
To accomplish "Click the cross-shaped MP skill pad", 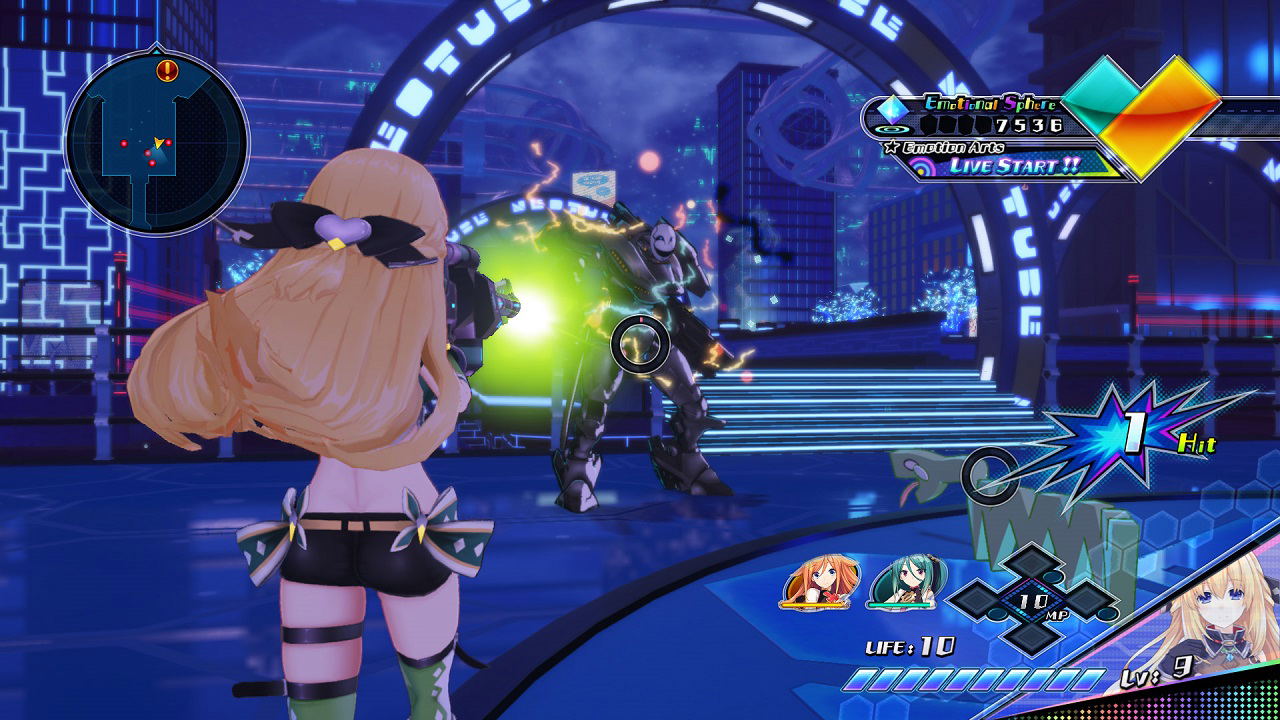I will 1032,600.
